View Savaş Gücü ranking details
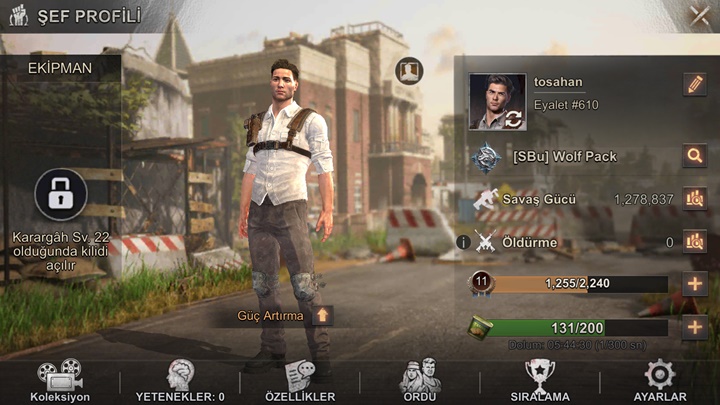The height and width of the screenshot is (405, 720). coord(694,199)
